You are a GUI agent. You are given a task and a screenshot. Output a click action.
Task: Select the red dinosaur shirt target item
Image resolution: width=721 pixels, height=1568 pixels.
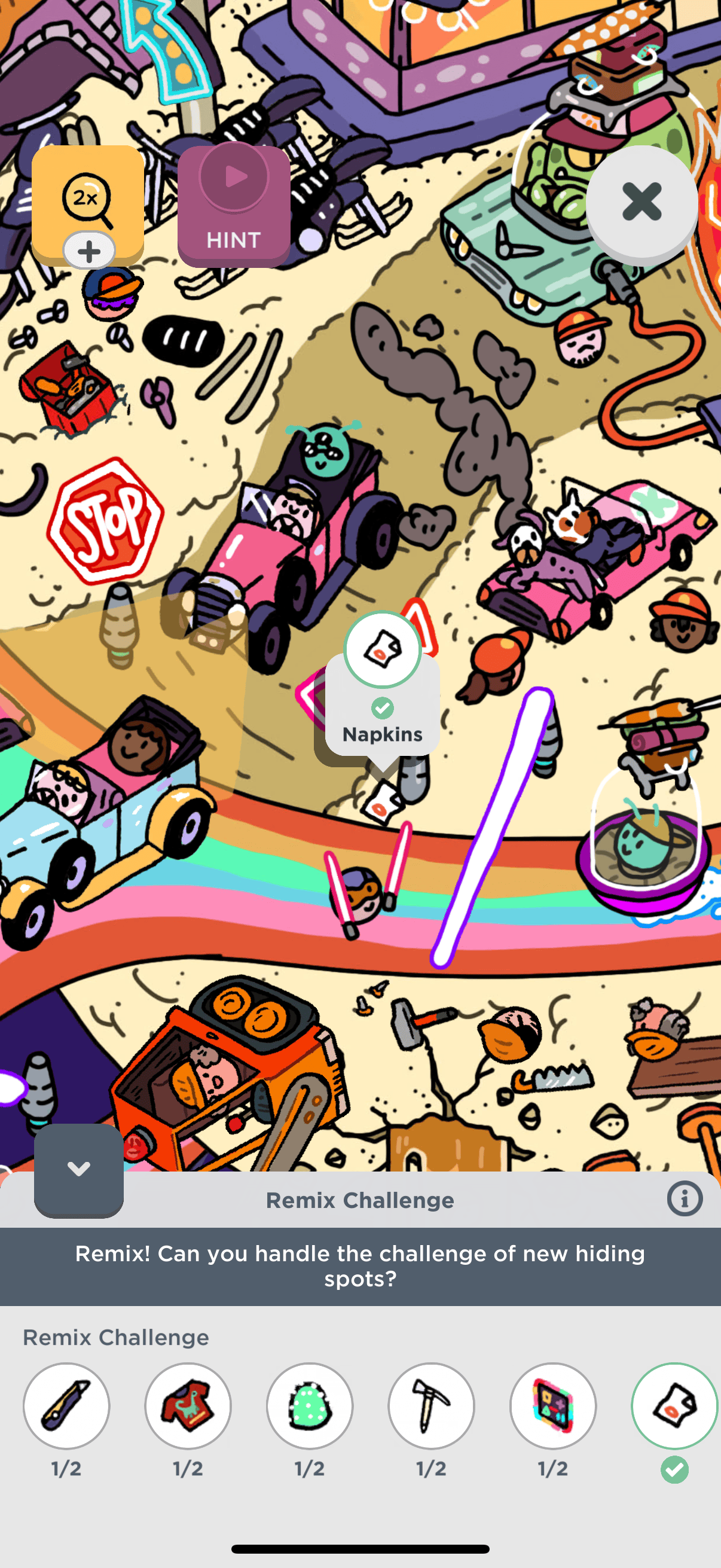[x=188, y=1405]
